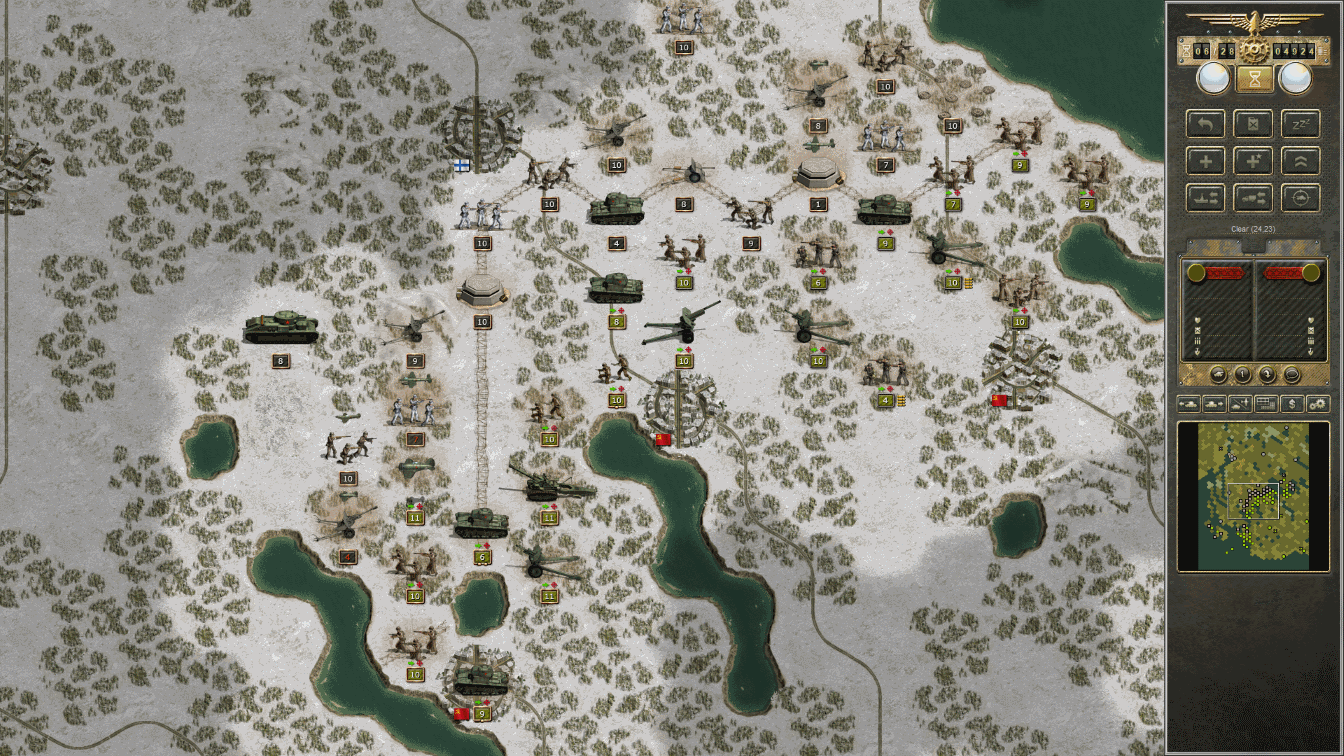Screen dimensions: 1344x756
Task: Undo the last move with the arrow button
Action: 1206,124
